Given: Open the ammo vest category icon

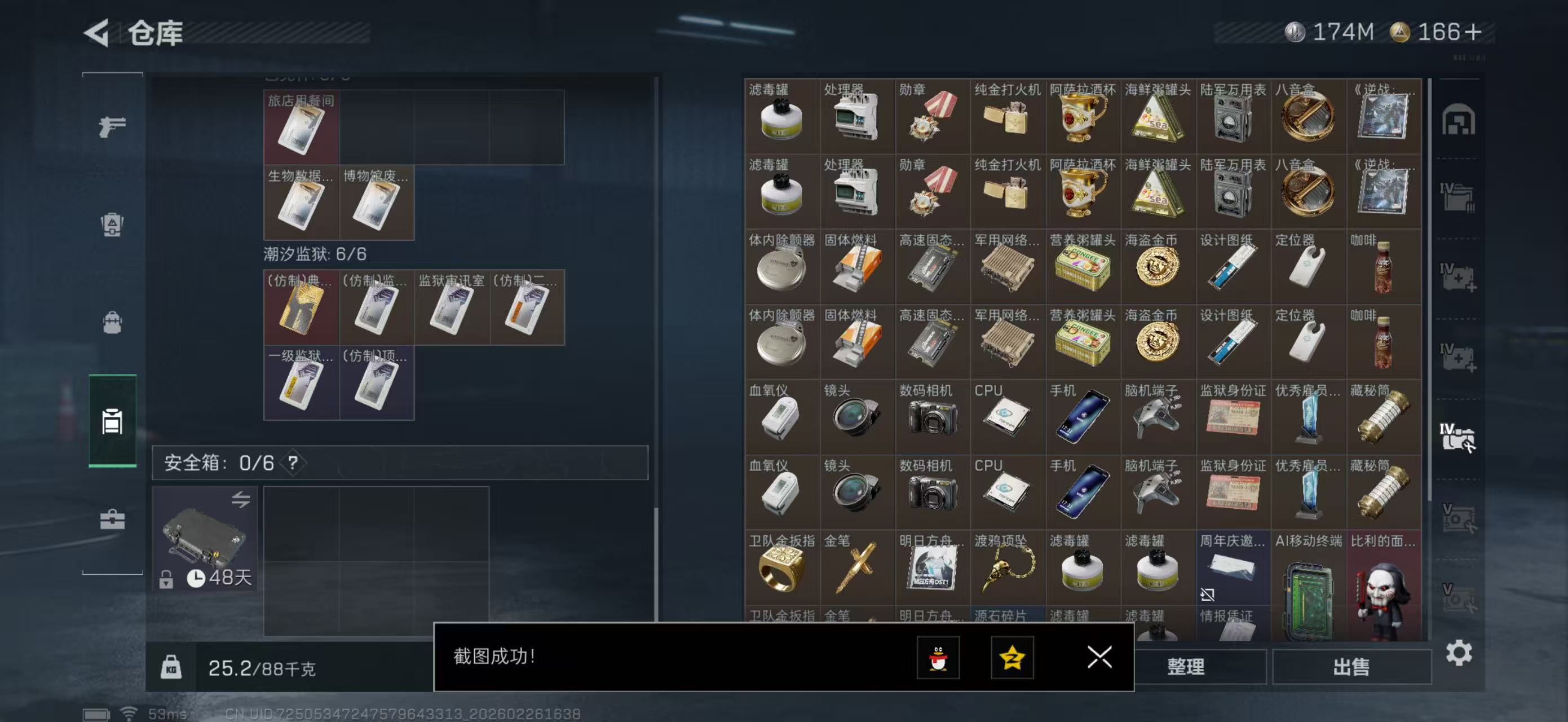Looking at the screenshot, I should tap(112, 225).
